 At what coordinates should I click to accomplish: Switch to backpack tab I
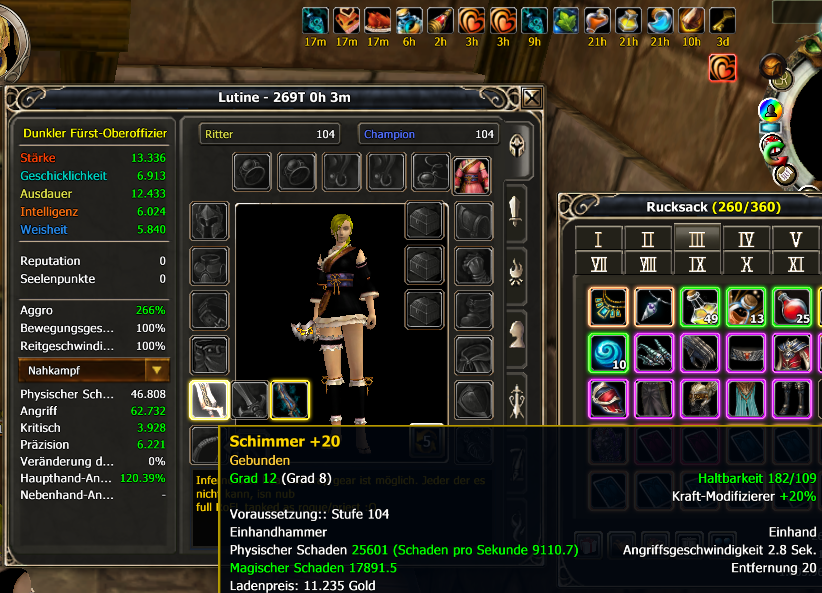599,239
